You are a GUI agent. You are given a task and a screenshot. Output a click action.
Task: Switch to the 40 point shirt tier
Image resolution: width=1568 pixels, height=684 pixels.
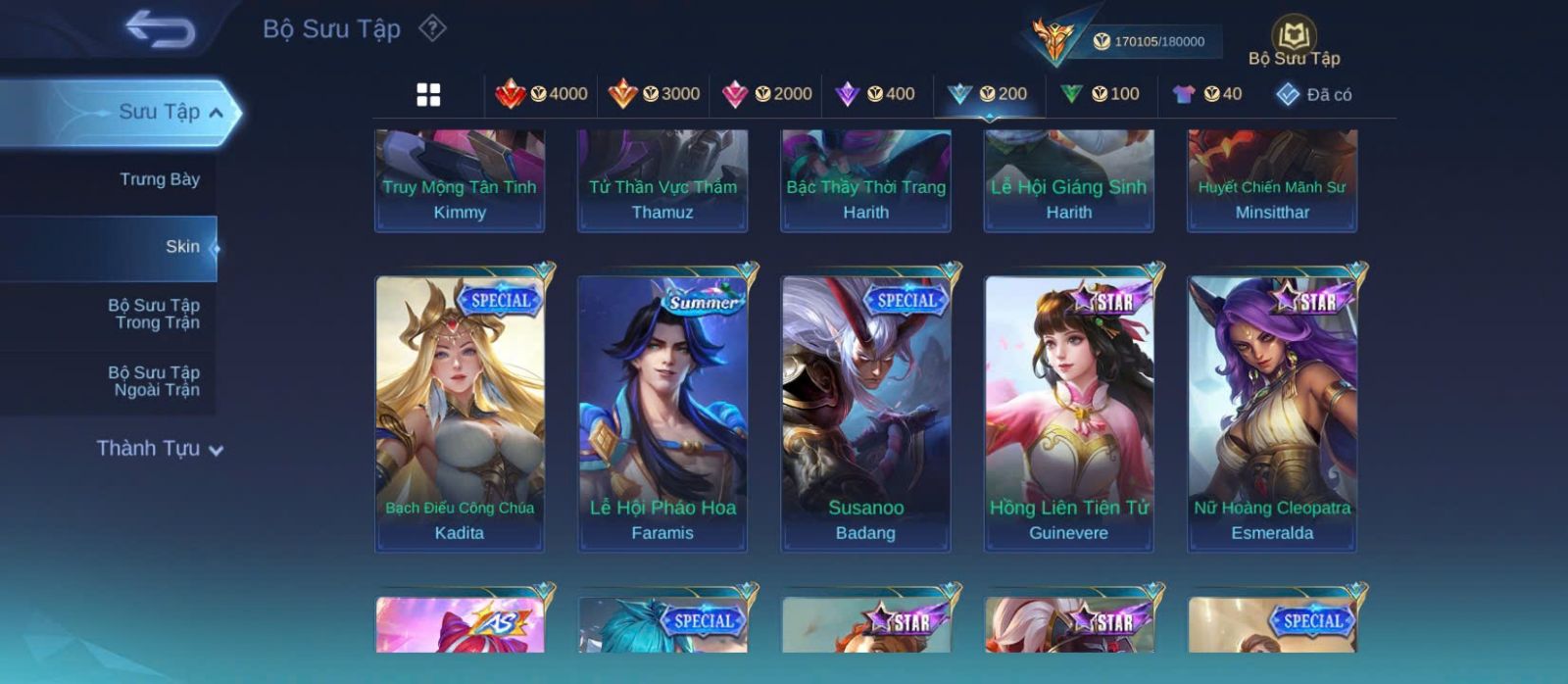point(1207,94)
